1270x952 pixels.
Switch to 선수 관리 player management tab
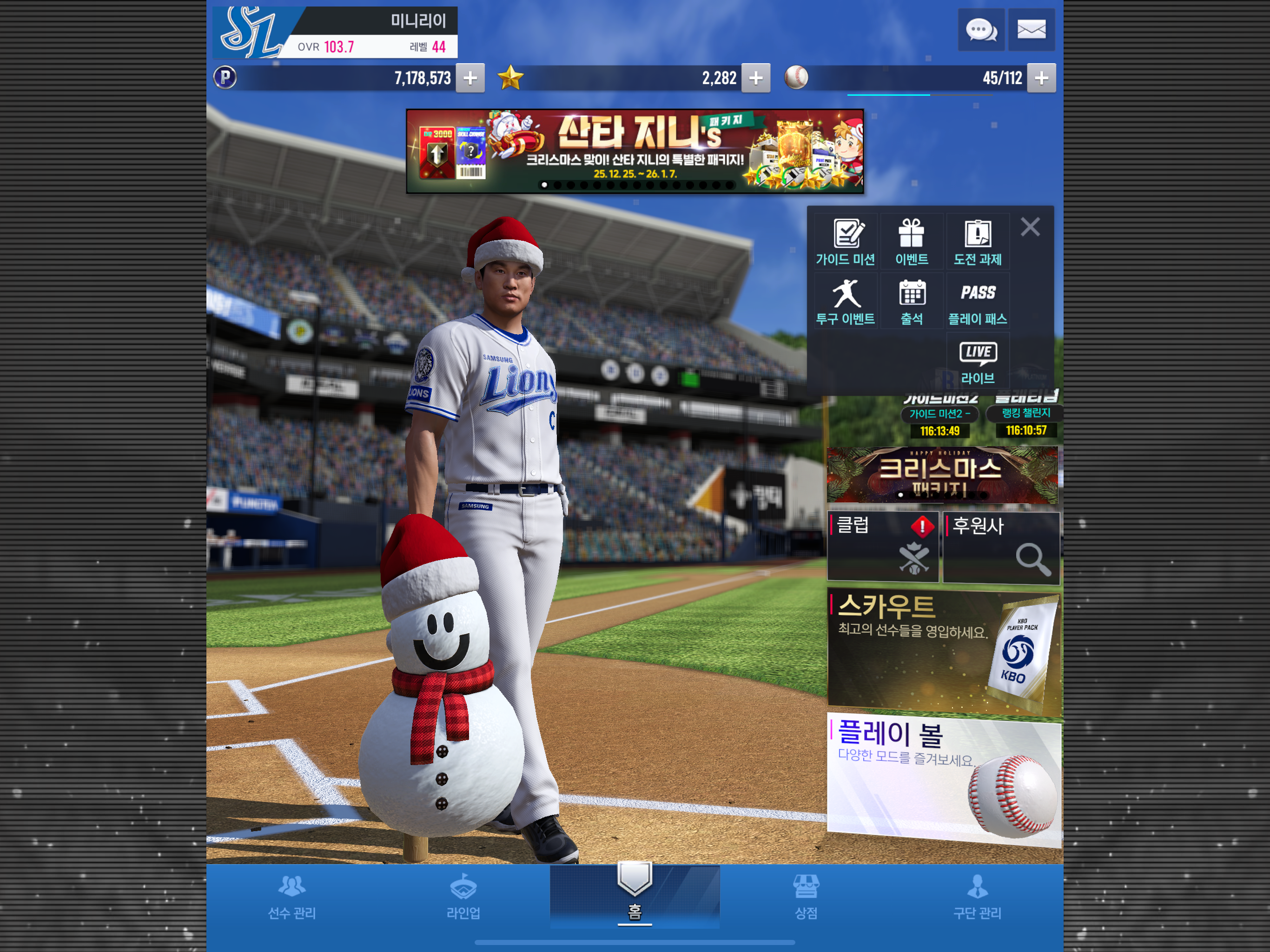click(291, 897)
